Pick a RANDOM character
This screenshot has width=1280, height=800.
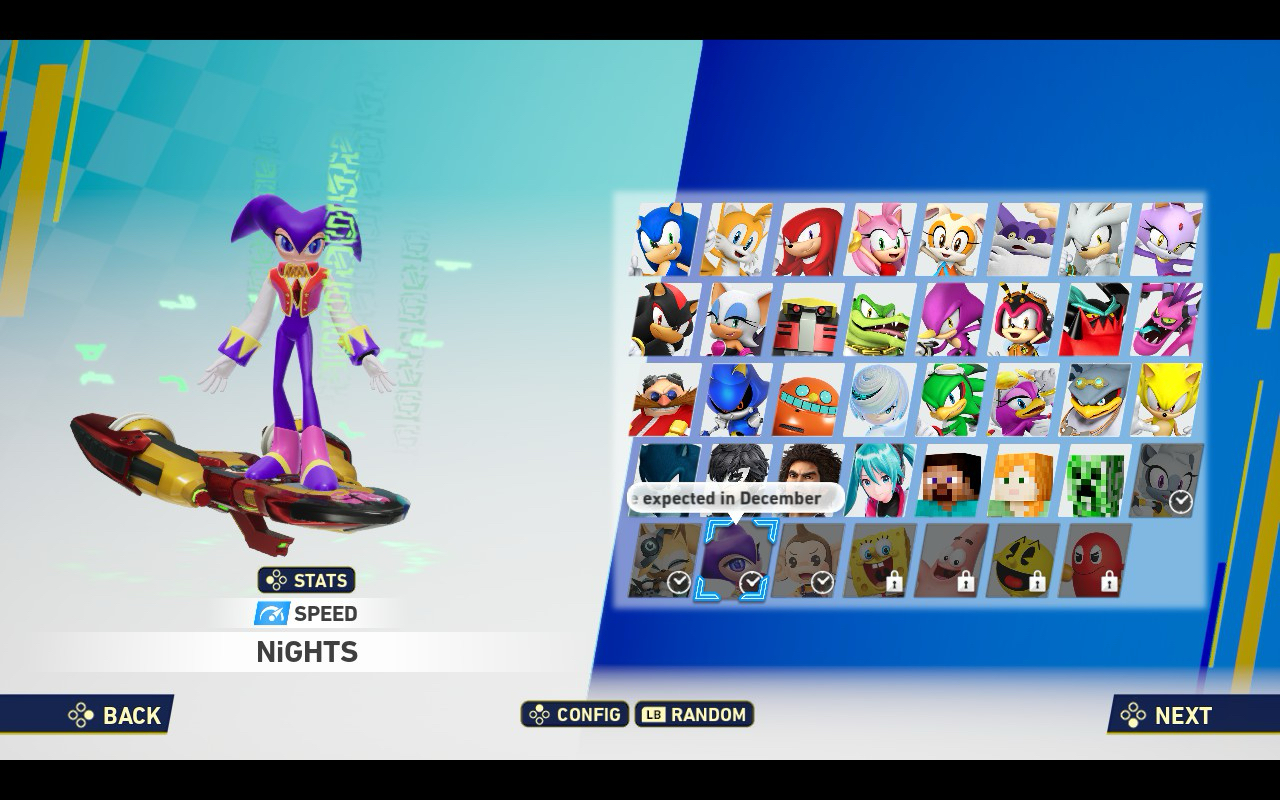click(x=695, y=714)
